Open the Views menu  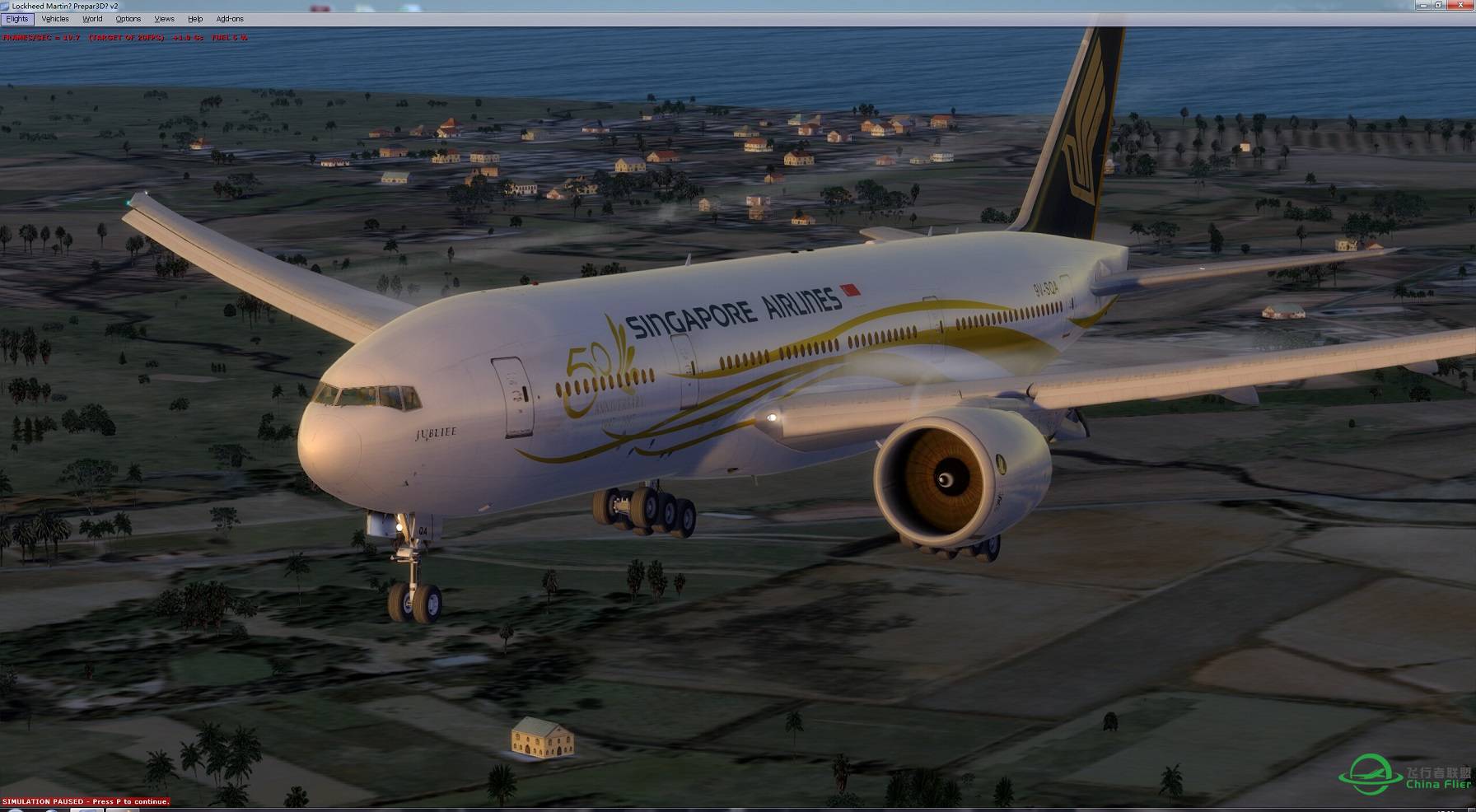164,18
